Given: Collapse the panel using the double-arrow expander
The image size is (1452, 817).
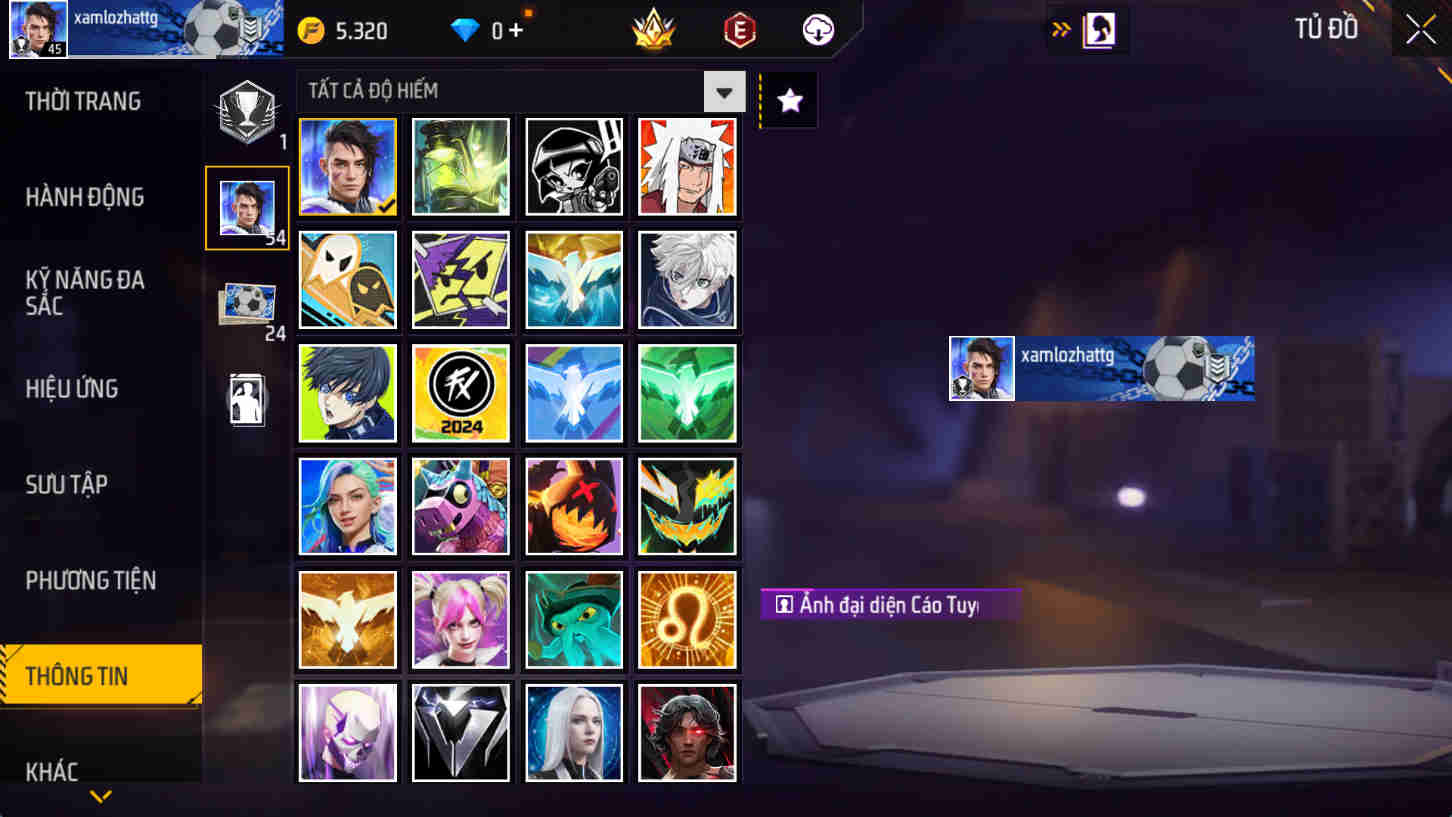Looking at the screenshot, I should [1058, 30].
